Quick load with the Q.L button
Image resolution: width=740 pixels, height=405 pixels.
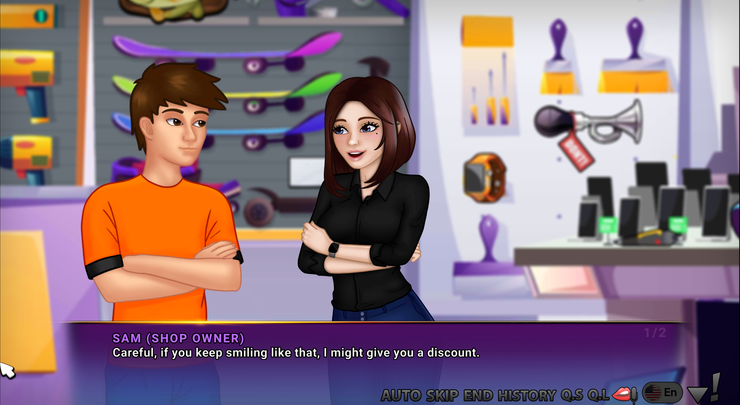click(x=598, y=394)
